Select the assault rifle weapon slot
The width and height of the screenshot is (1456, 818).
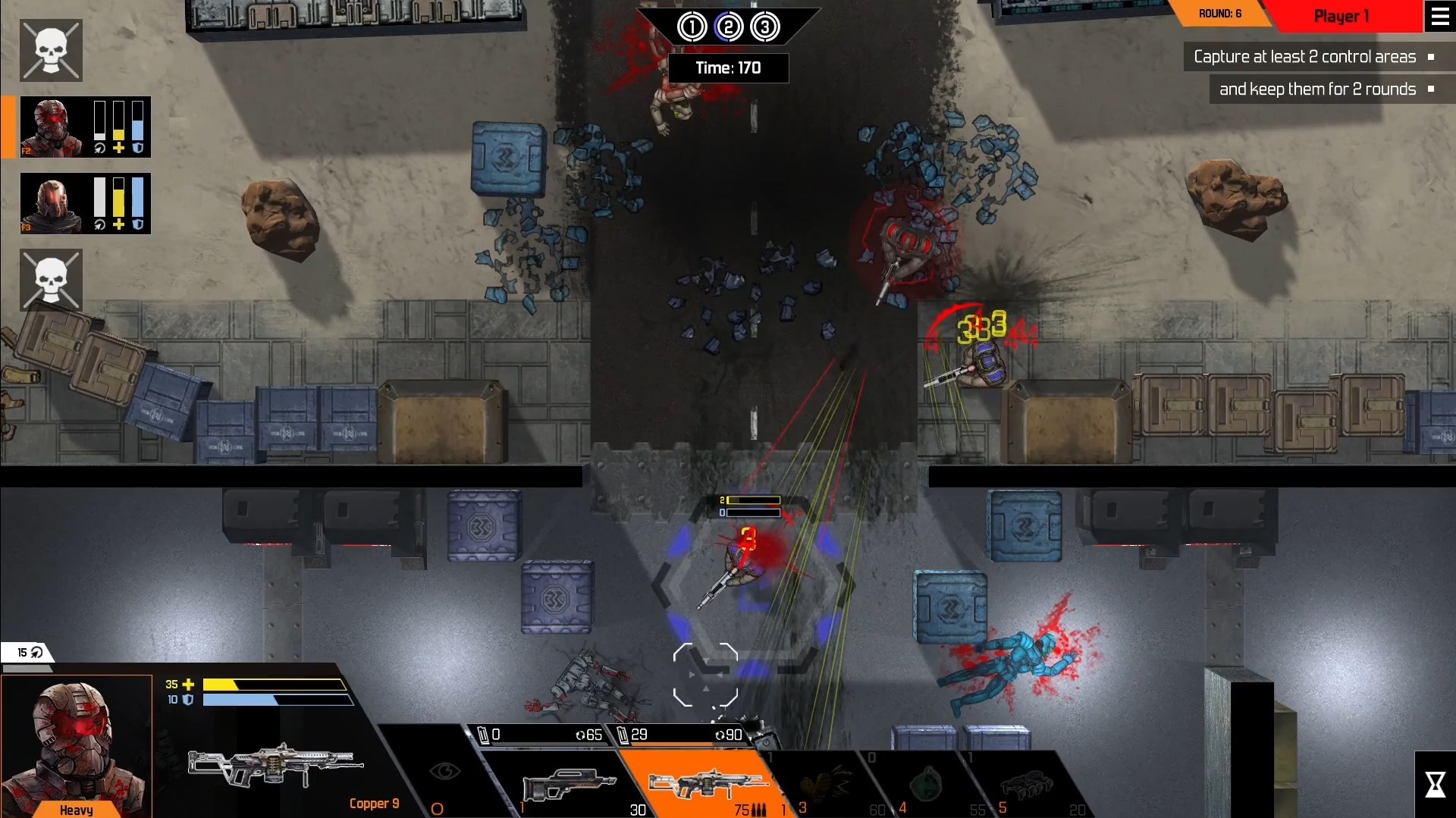[567, 785]
